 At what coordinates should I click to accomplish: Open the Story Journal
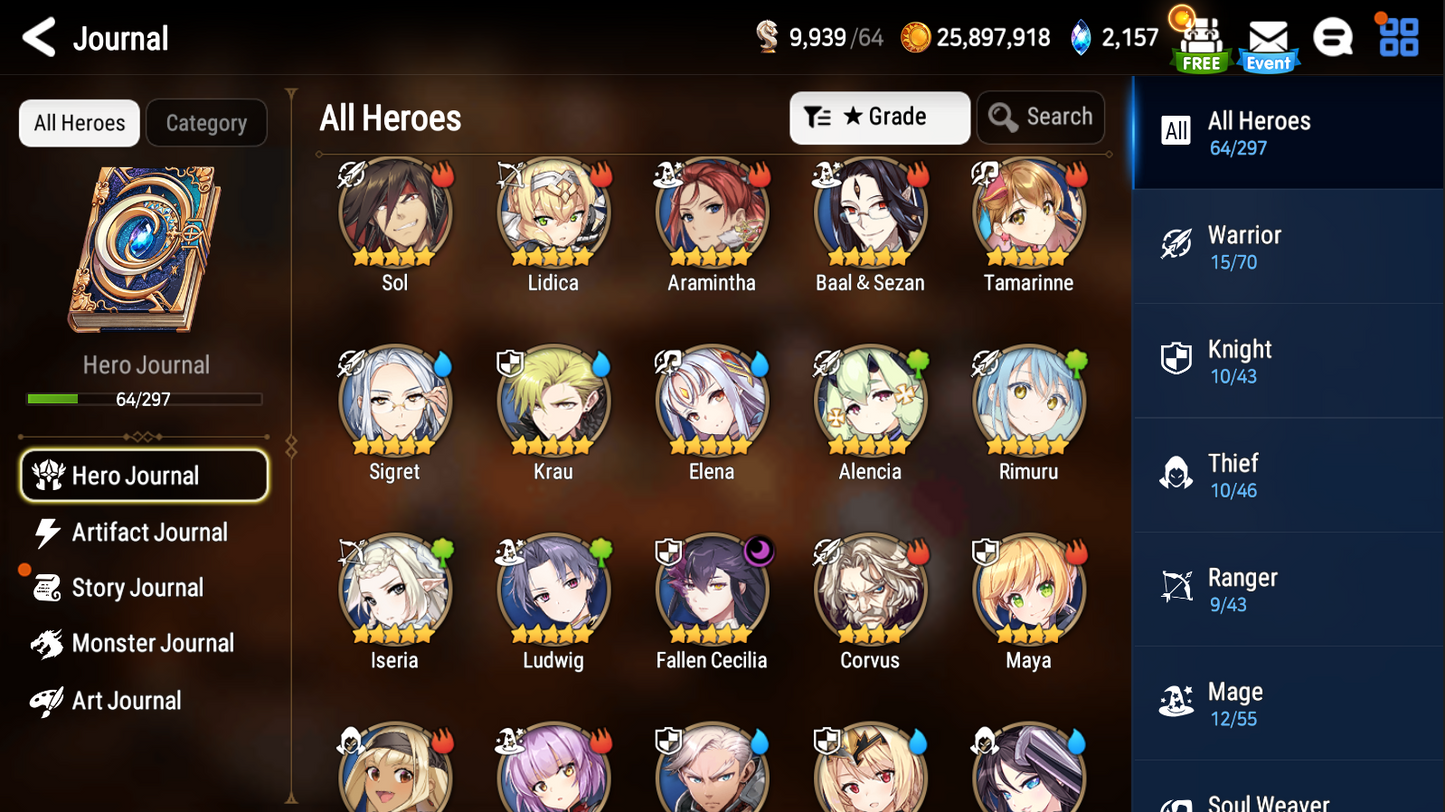click(136, 588)
